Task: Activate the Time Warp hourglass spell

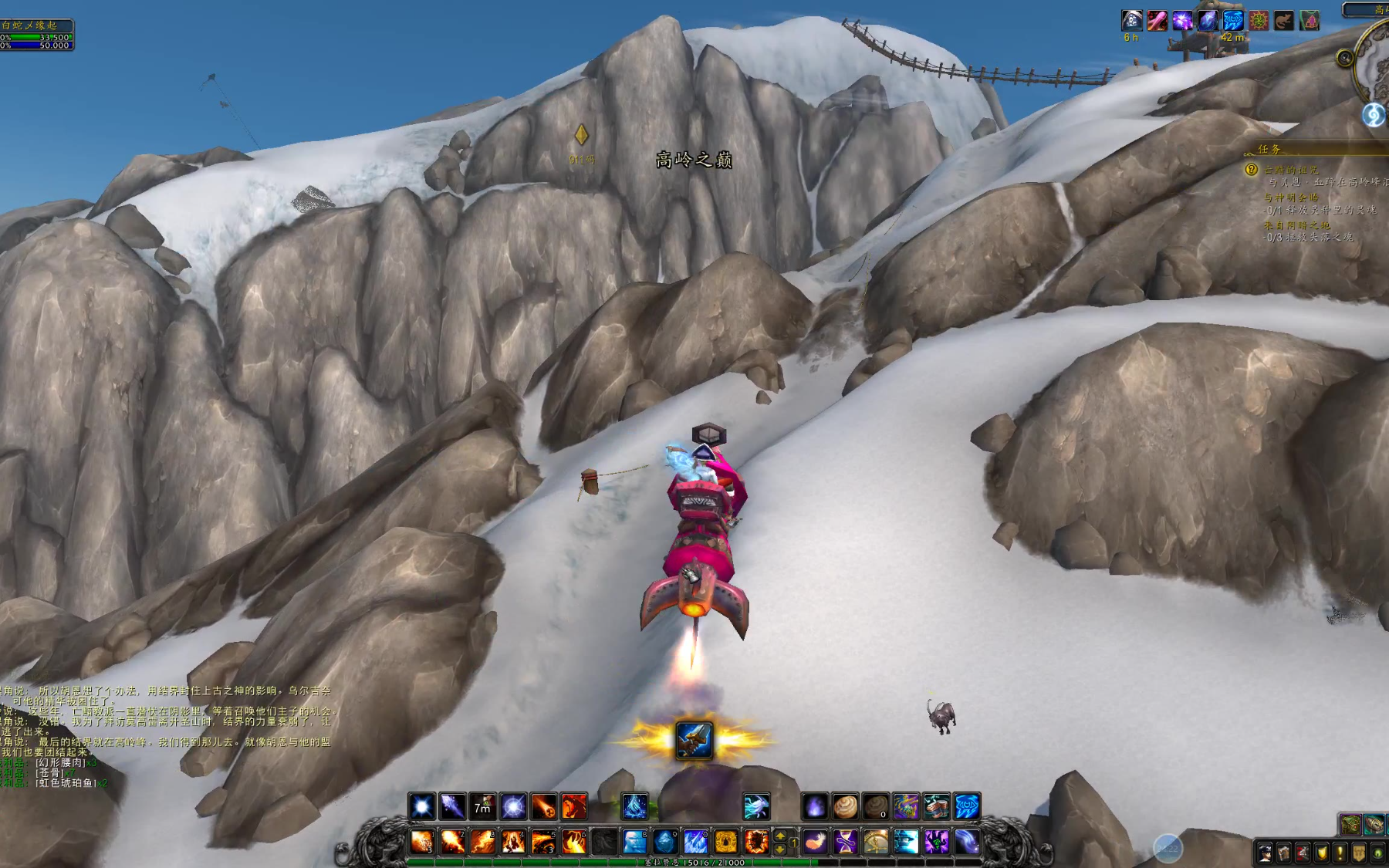Action: click(x=846, y=842)
